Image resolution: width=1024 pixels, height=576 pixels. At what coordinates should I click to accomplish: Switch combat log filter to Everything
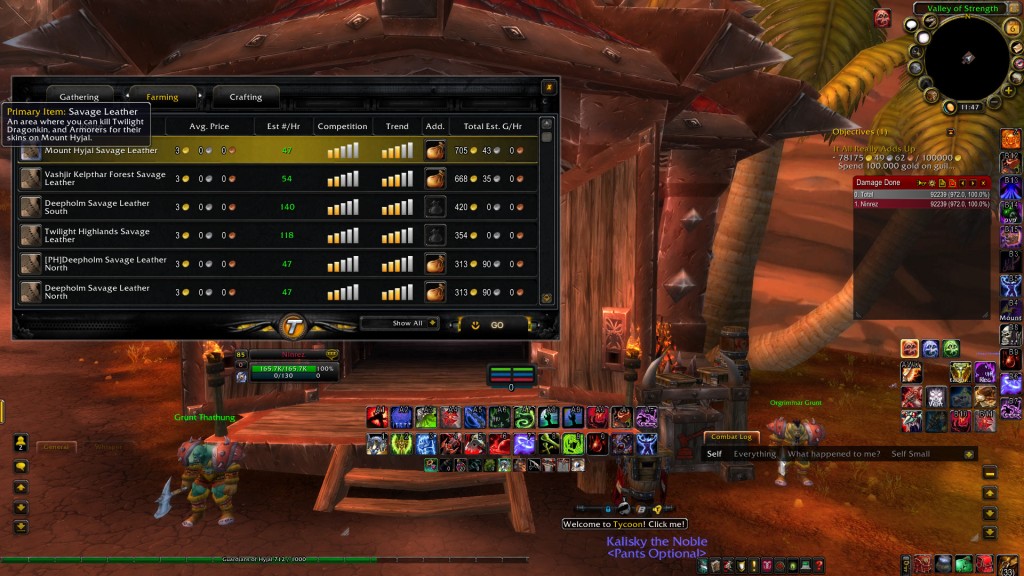pyautogui.click(x=754, y=454)
